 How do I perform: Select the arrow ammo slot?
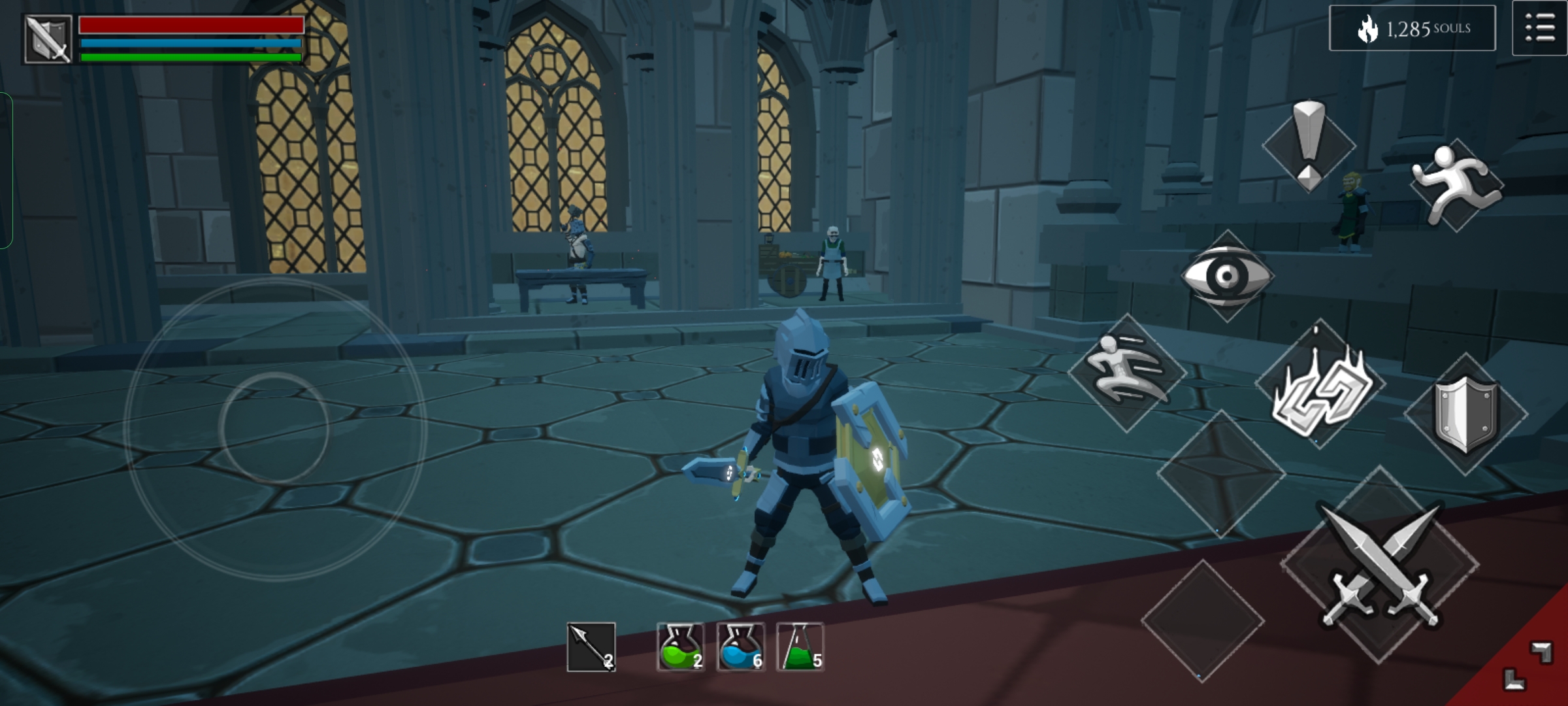591,647
